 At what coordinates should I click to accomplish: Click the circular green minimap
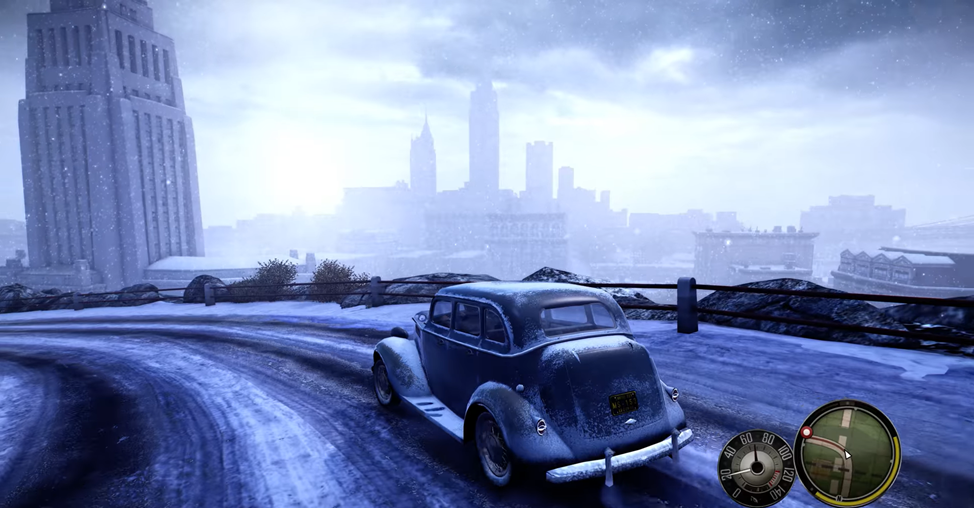pyautogui.click(x=847, y=453)
